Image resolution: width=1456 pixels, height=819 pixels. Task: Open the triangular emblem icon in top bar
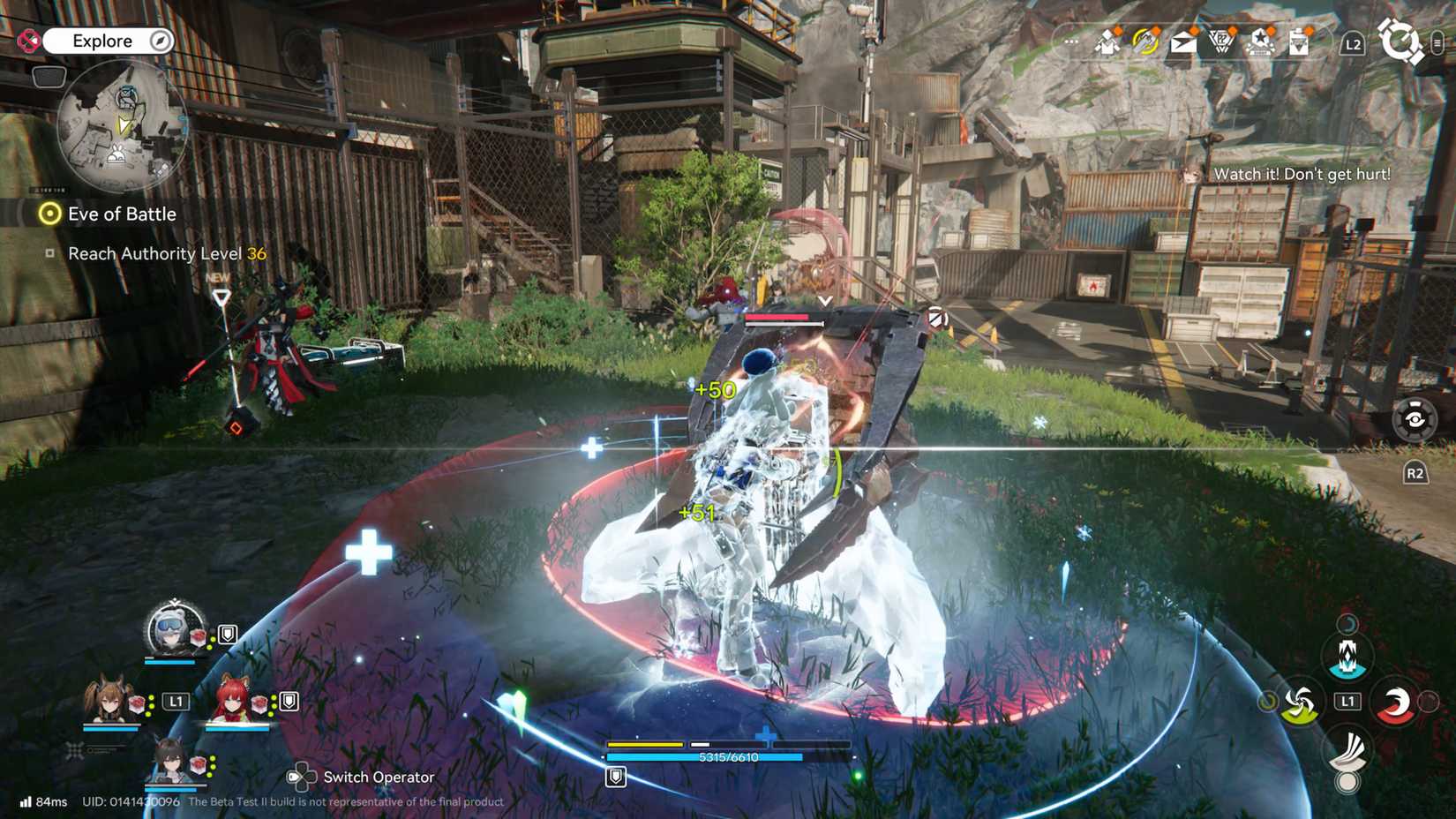coord(1221,41)
